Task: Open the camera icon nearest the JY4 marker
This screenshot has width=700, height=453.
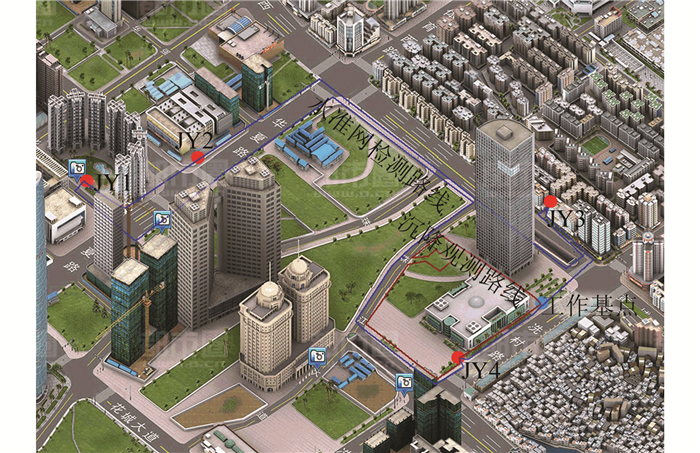Action: (x=405, y=381)
